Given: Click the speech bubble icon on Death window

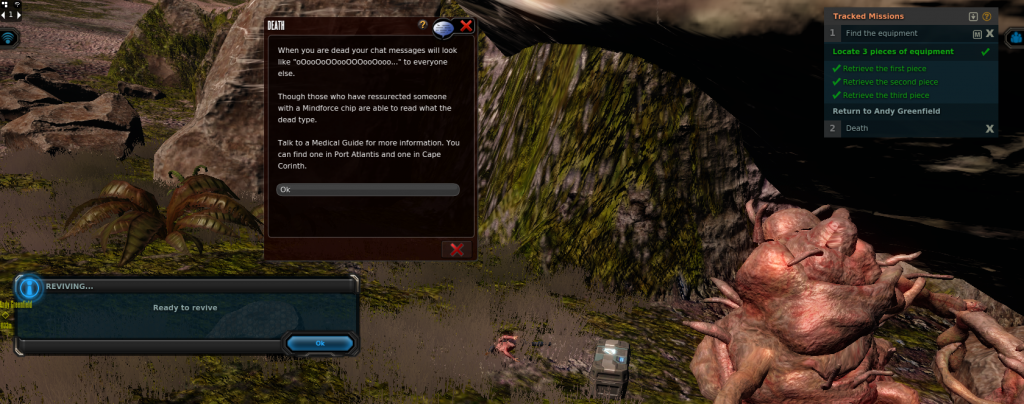Looking at the screenshot, I should [444, 28].
